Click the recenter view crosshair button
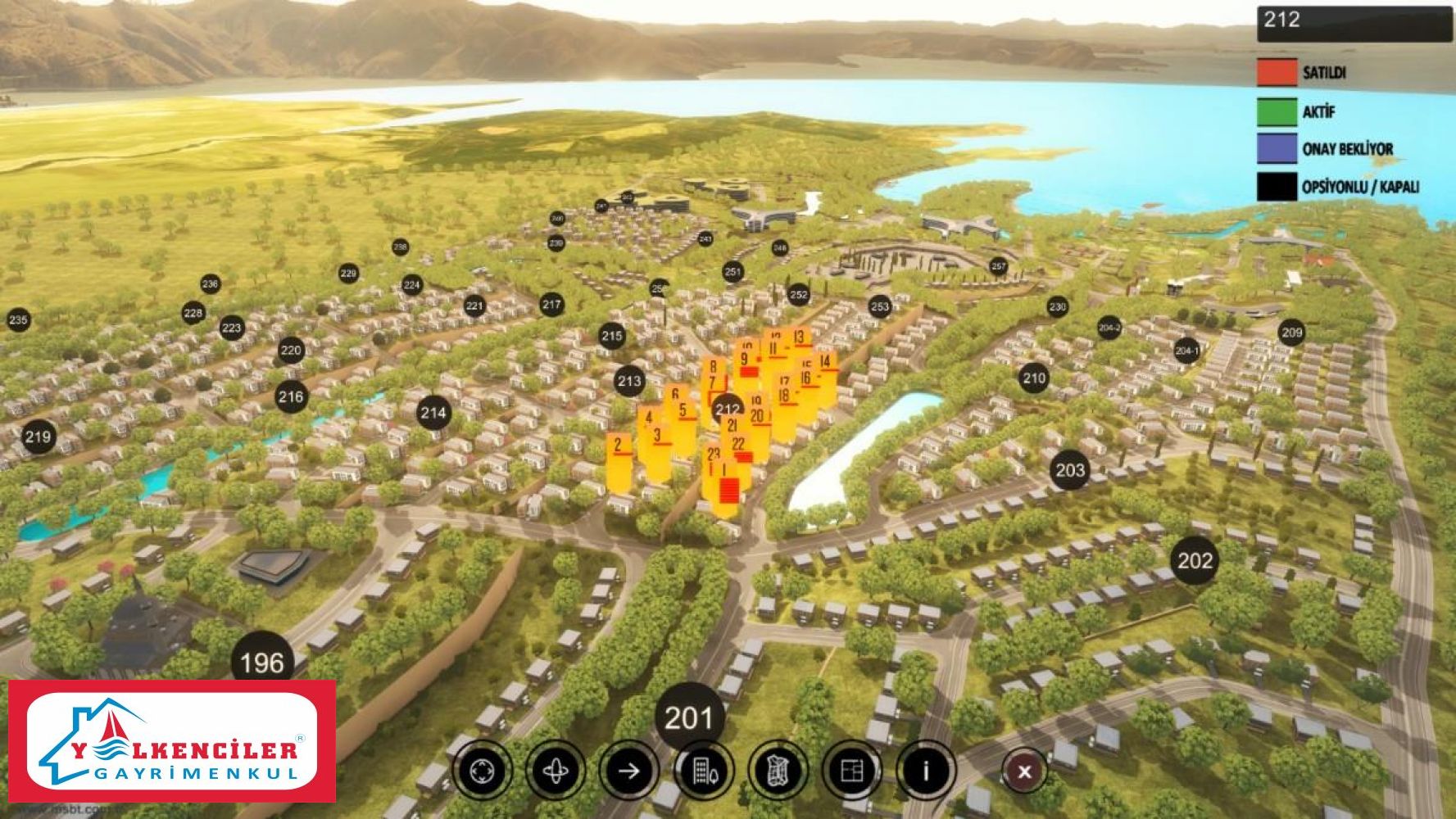 click(x=483, y=771)
